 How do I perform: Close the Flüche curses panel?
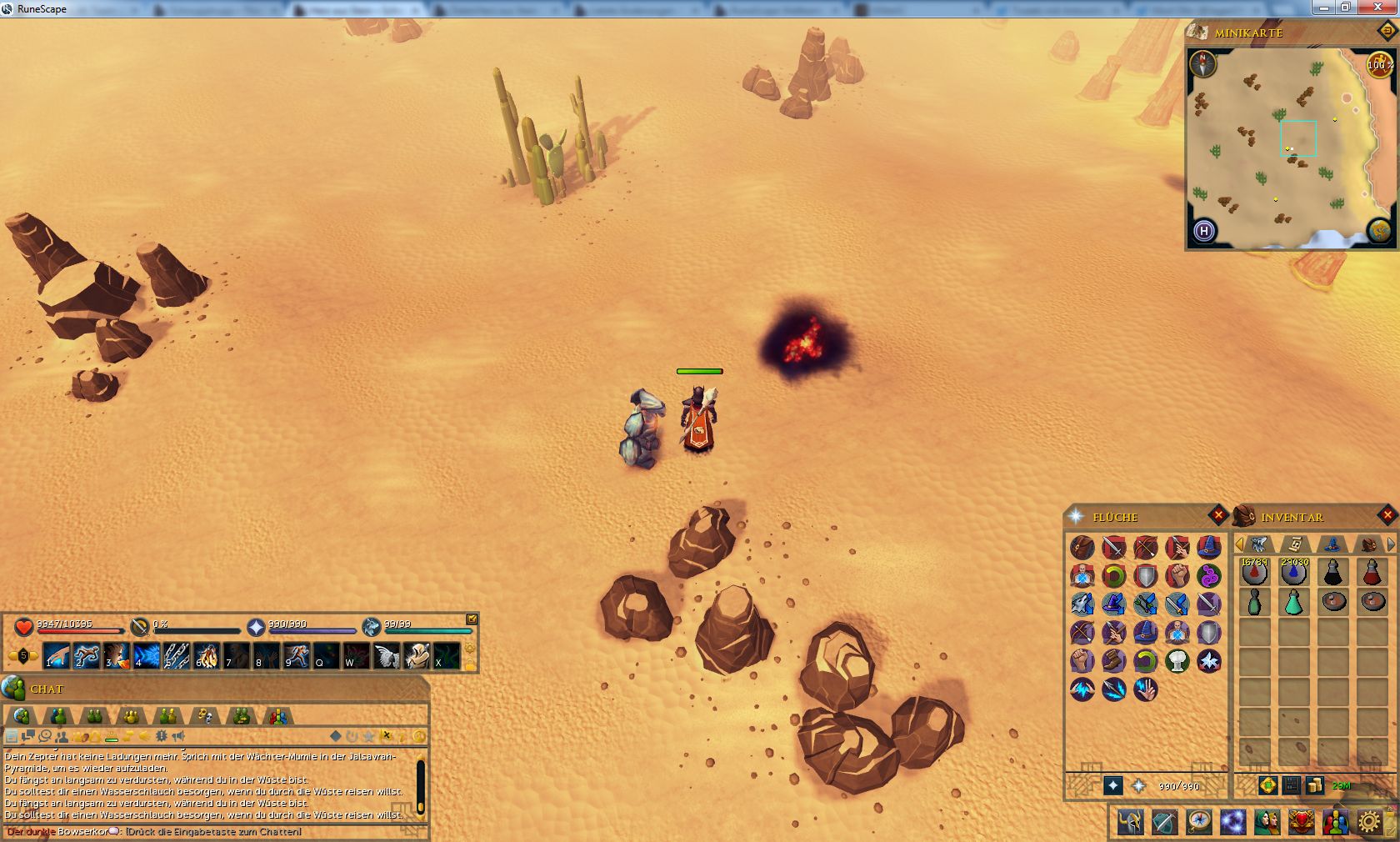[x=1218, y=515]
